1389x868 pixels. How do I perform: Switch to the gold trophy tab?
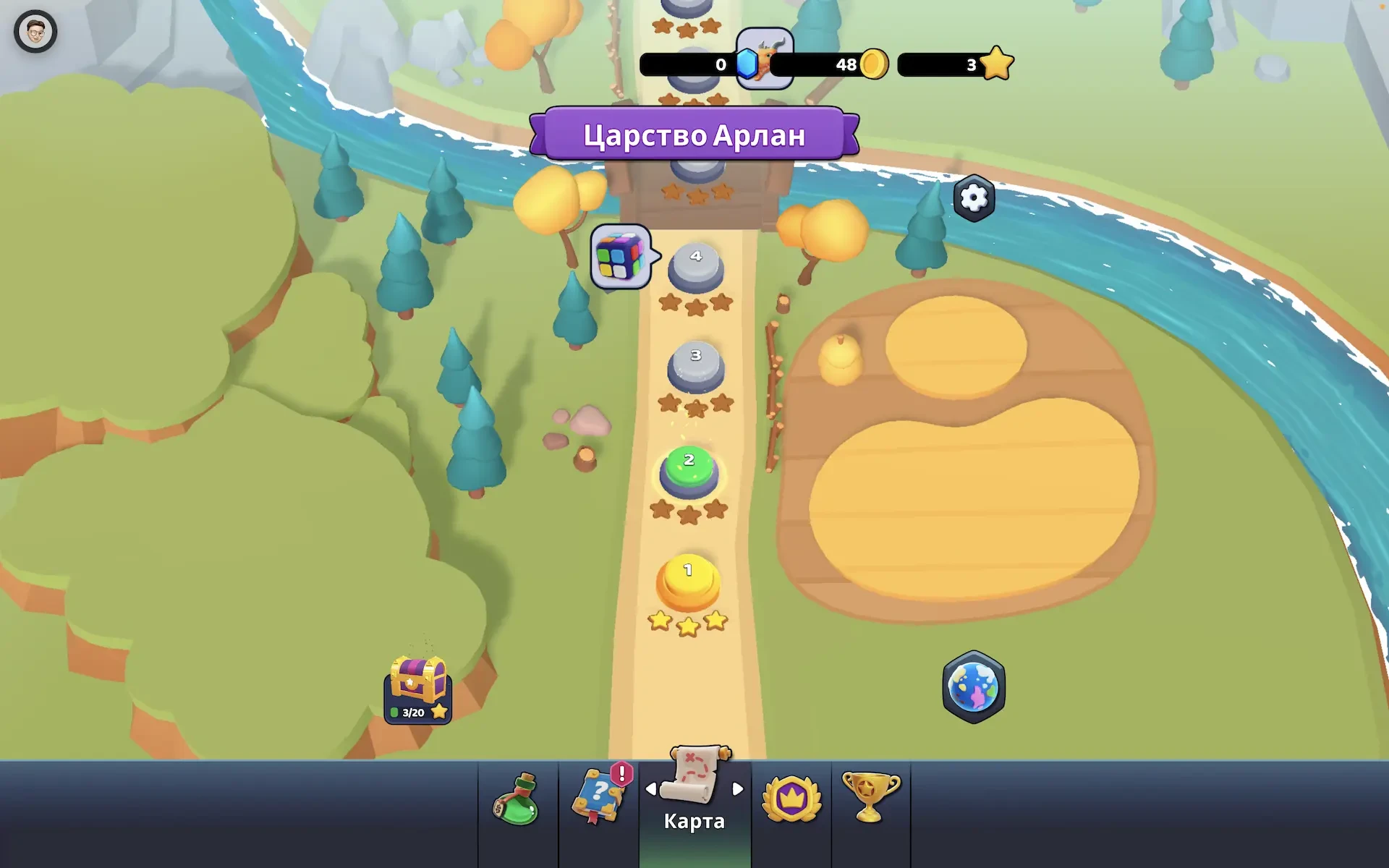870,797
